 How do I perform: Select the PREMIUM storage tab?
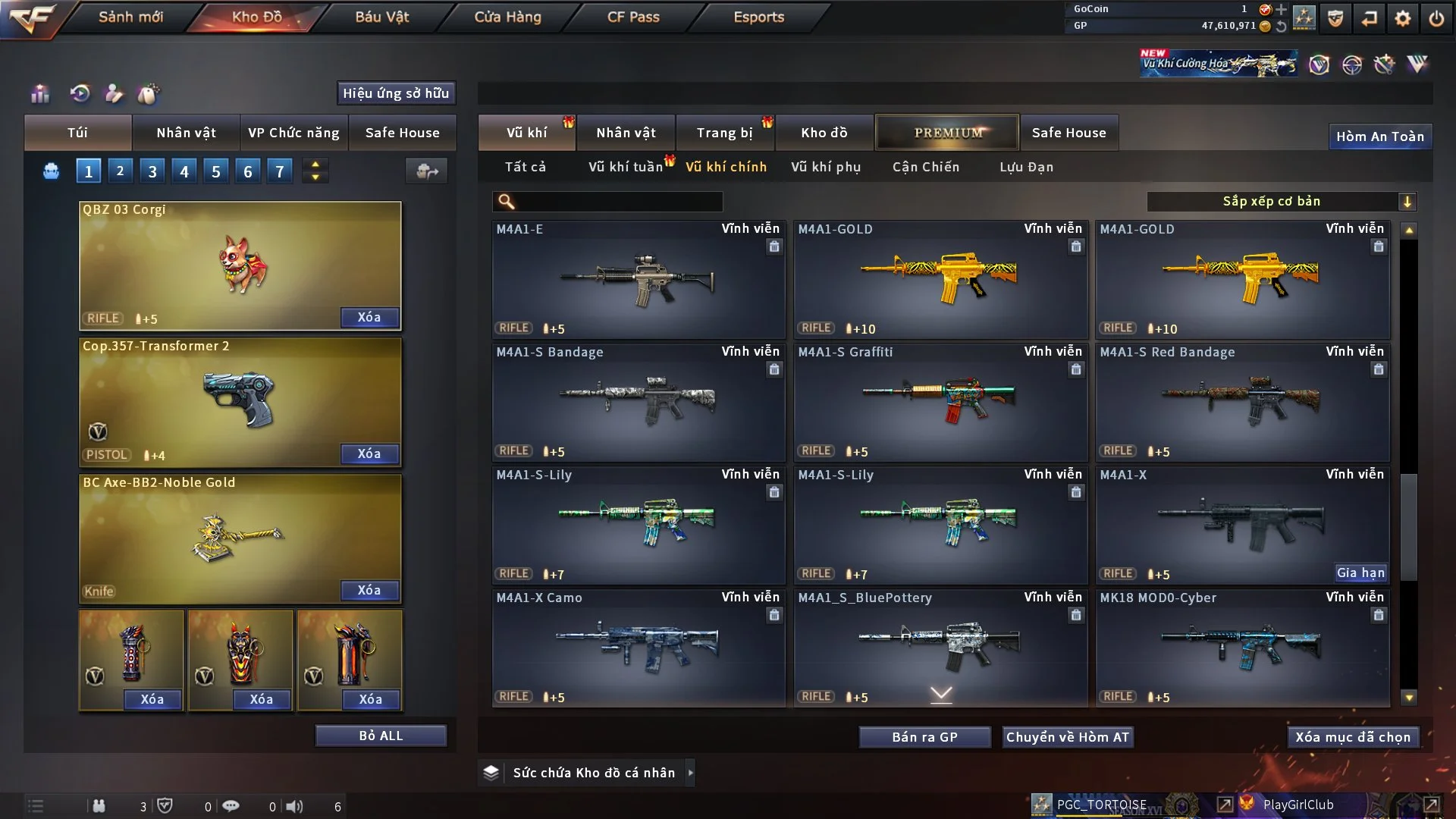[x=947, y=133]
